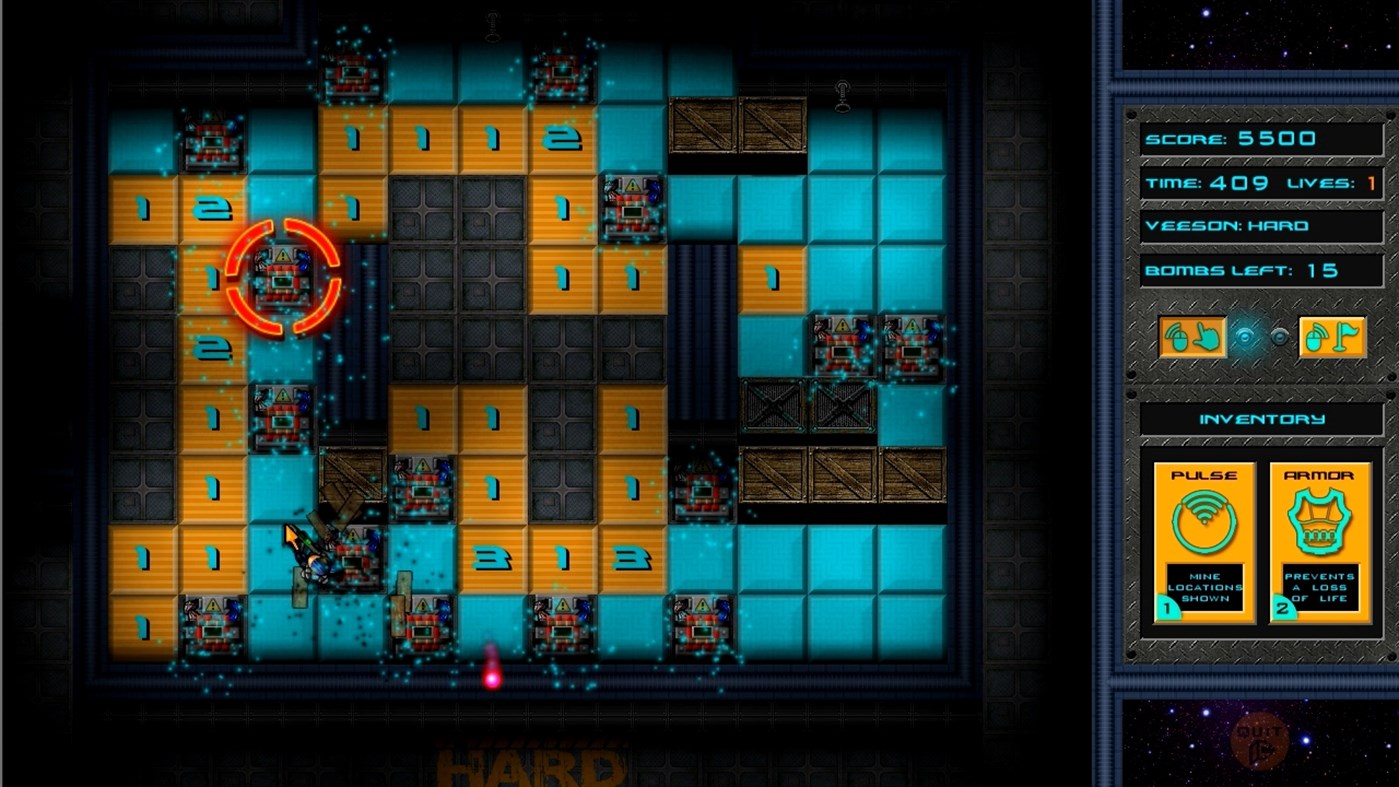1399x787 pixels.
Task: Click the INVENTORY panel header
Action: pyautogui.click(x=1261, y=419)
